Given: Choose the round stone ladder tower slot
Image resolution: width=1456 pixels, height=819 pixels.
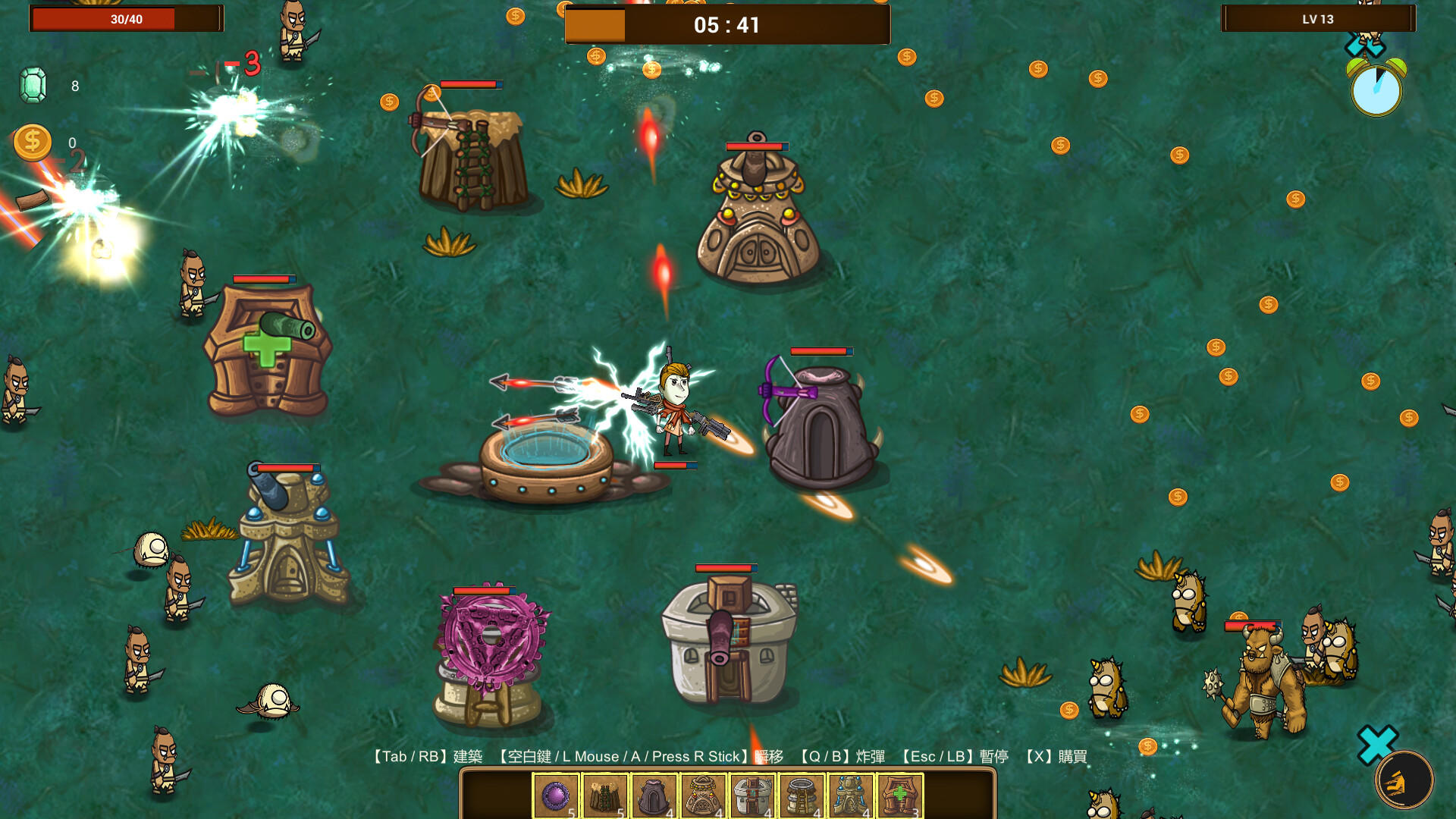Looking at the screenshot, I should (802, 795).
